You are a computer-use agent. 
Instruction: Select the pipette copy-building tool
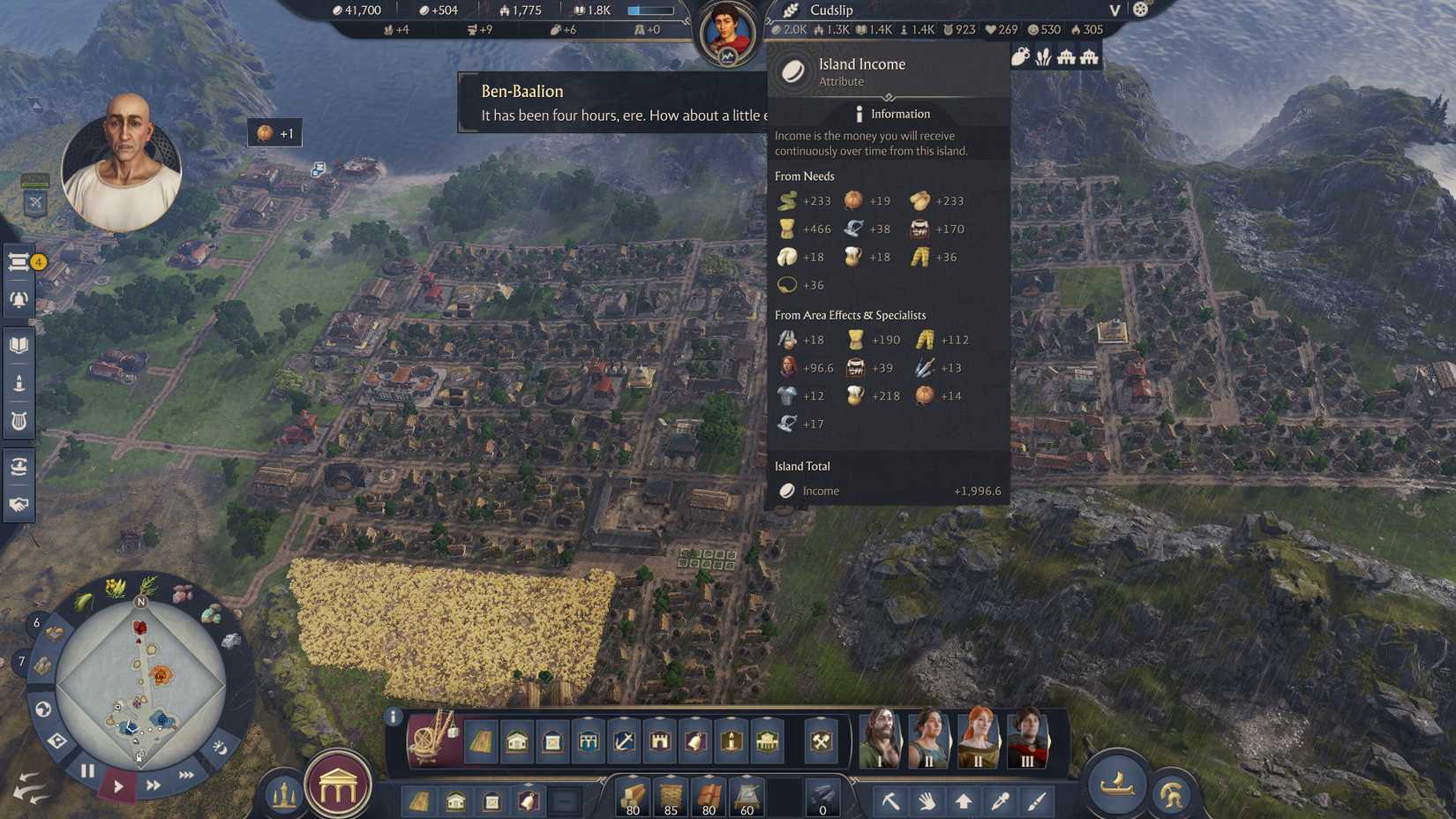coord(1000,801)
